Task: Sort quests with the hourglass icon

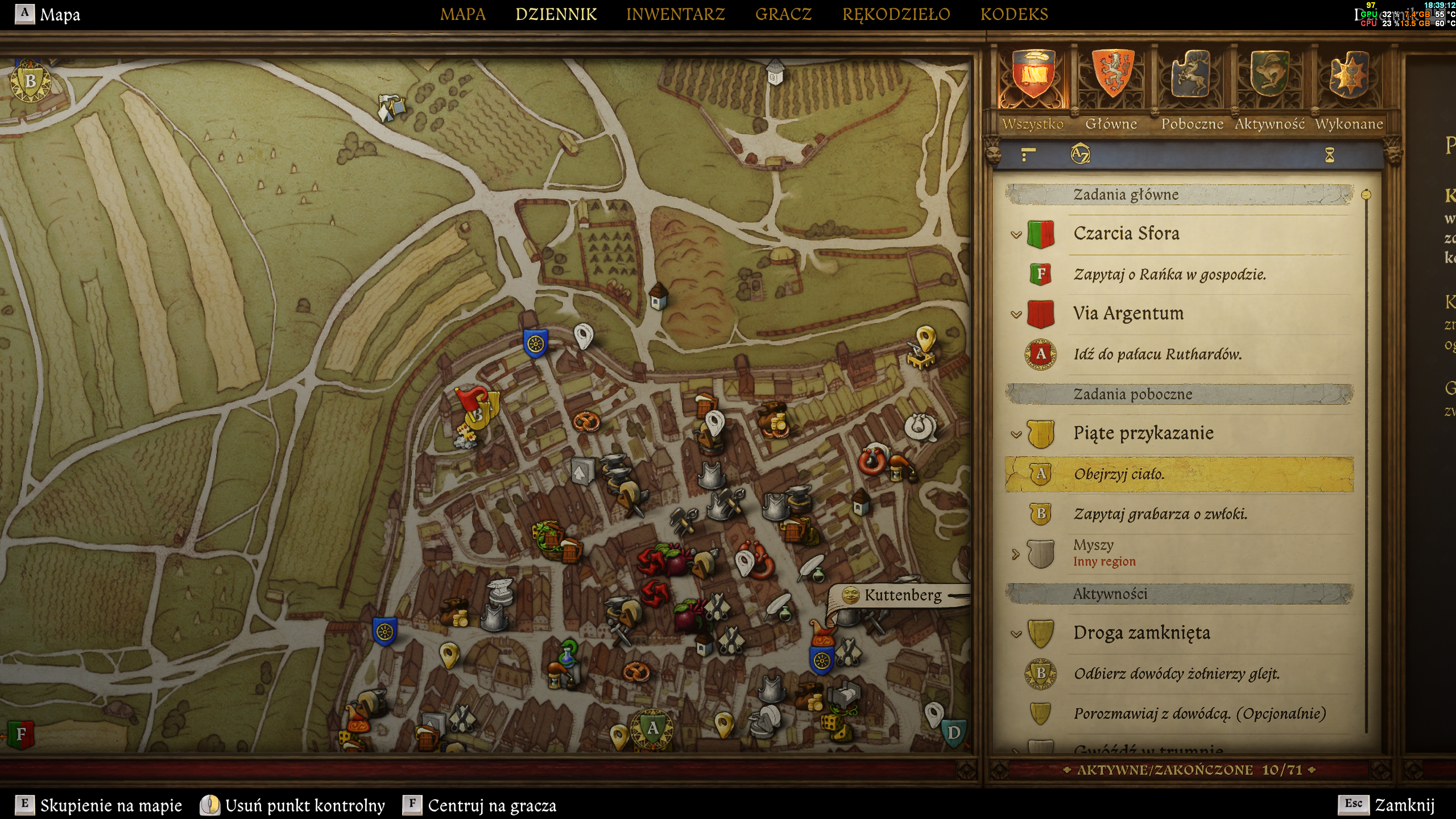Action: [x=1329, y=155]
